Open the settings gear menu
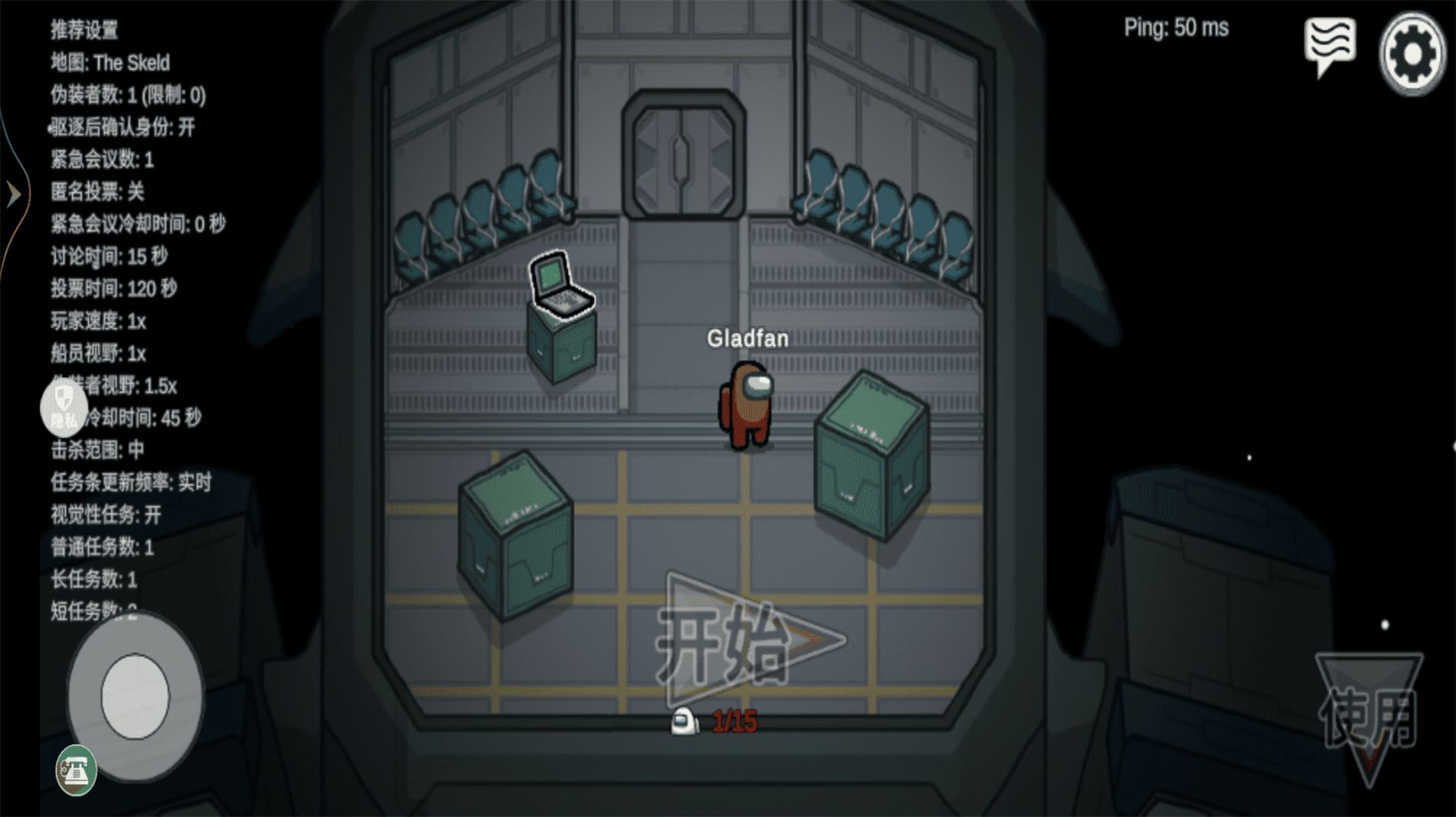The width and height of the screenshot is (1456, 817). tap(1412, 54)
